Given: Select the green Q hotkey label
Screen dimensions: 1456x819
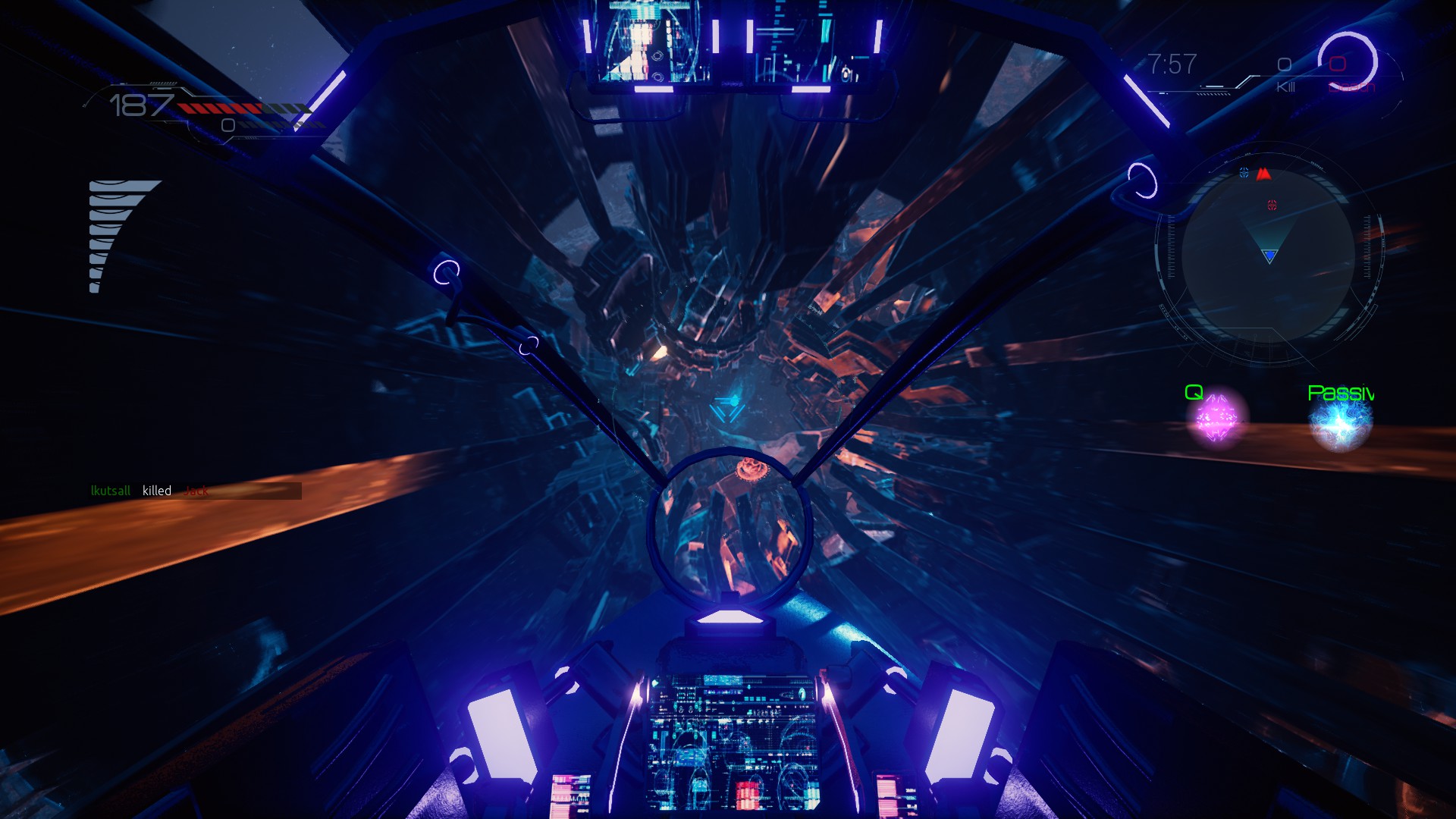Looking at the screenshot, I should click(x=1193, y=392).
